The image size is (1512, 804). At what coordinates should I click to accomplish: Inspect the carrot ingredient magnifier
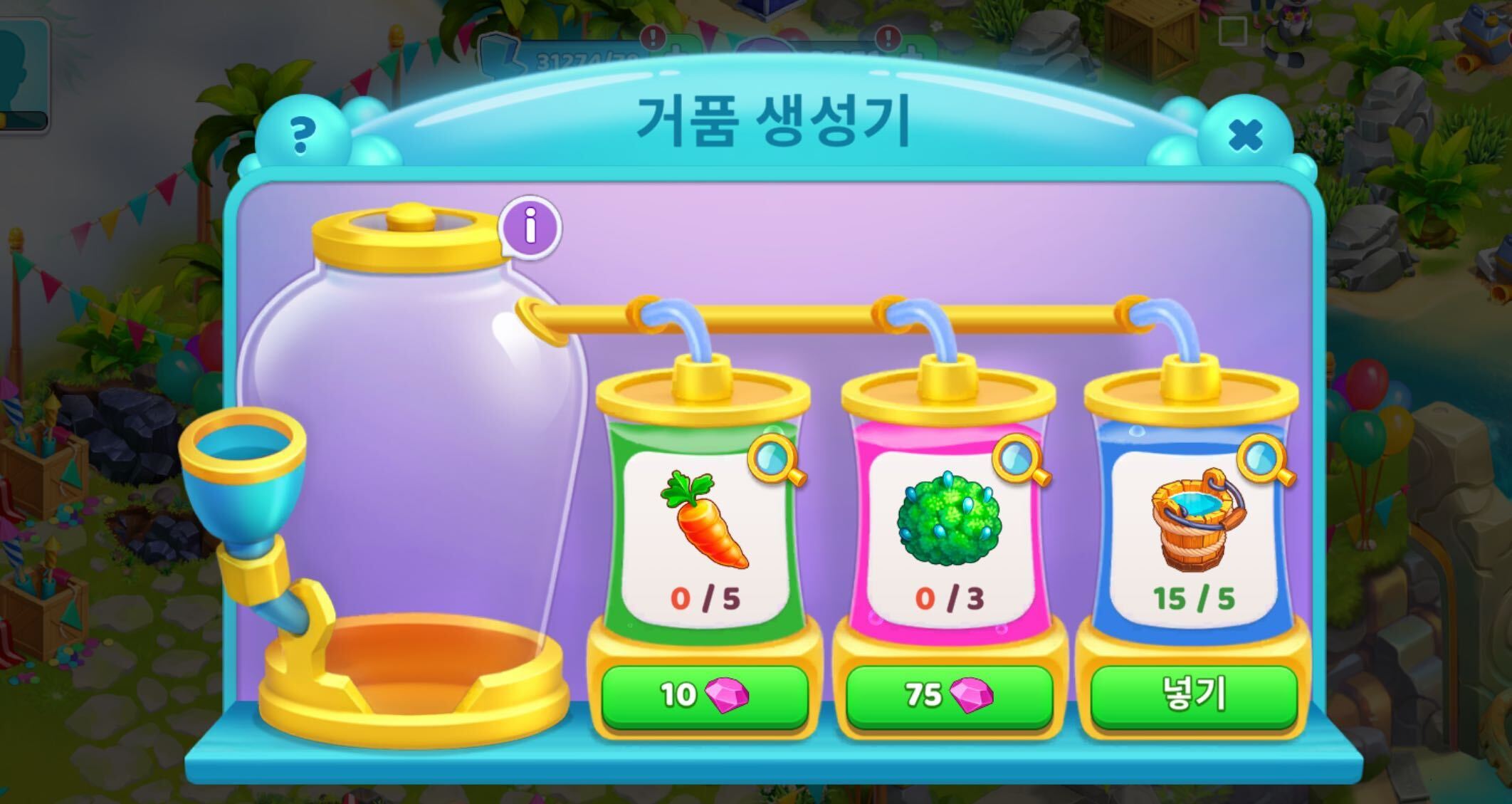[x=775, y=460]
